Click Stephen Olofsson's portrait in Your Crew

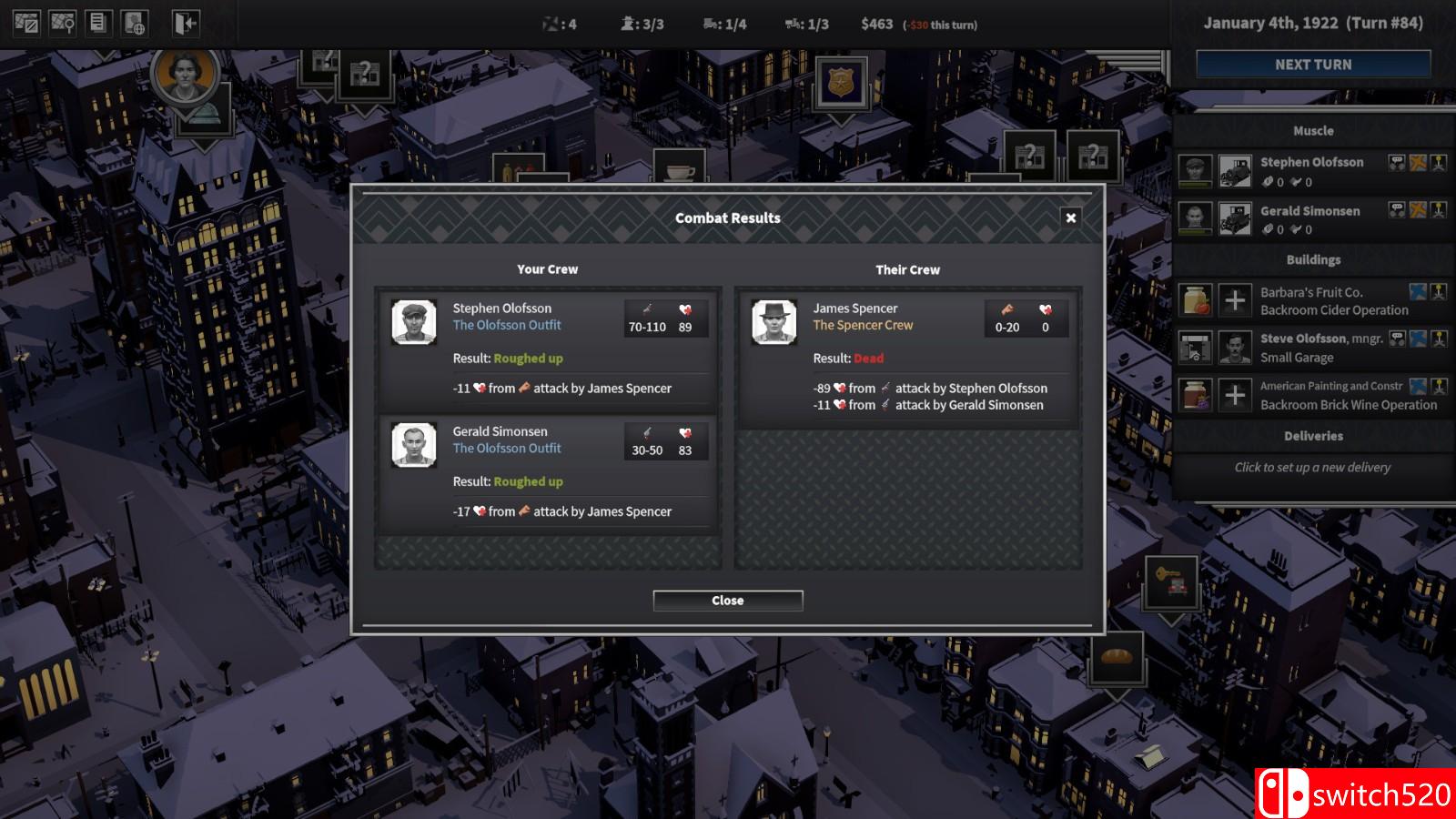pos(414,322)
